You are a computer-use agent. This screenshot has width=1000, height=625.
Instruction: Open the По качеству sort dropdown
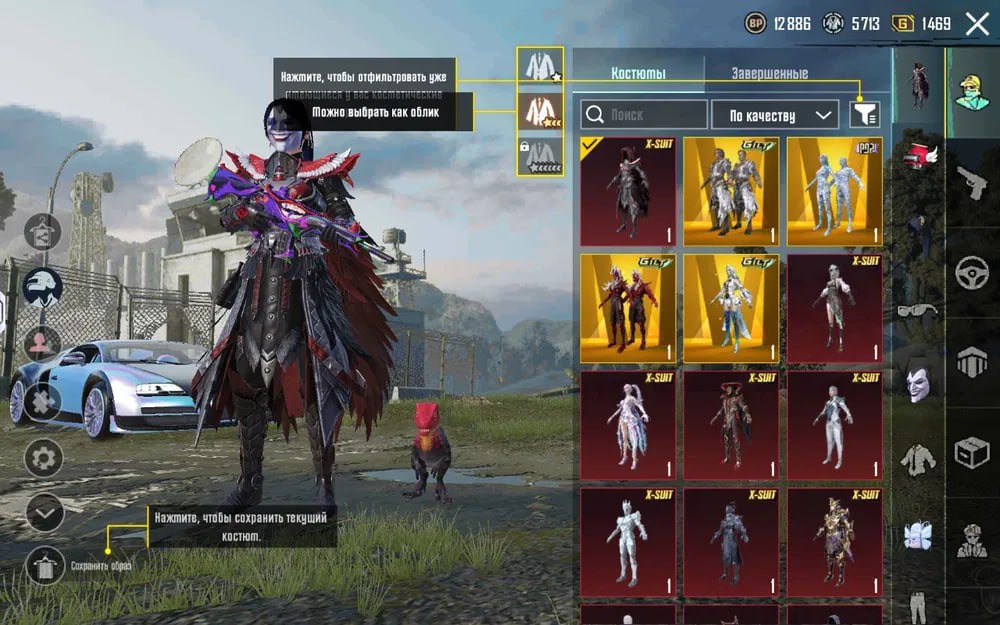click(774, 115)
